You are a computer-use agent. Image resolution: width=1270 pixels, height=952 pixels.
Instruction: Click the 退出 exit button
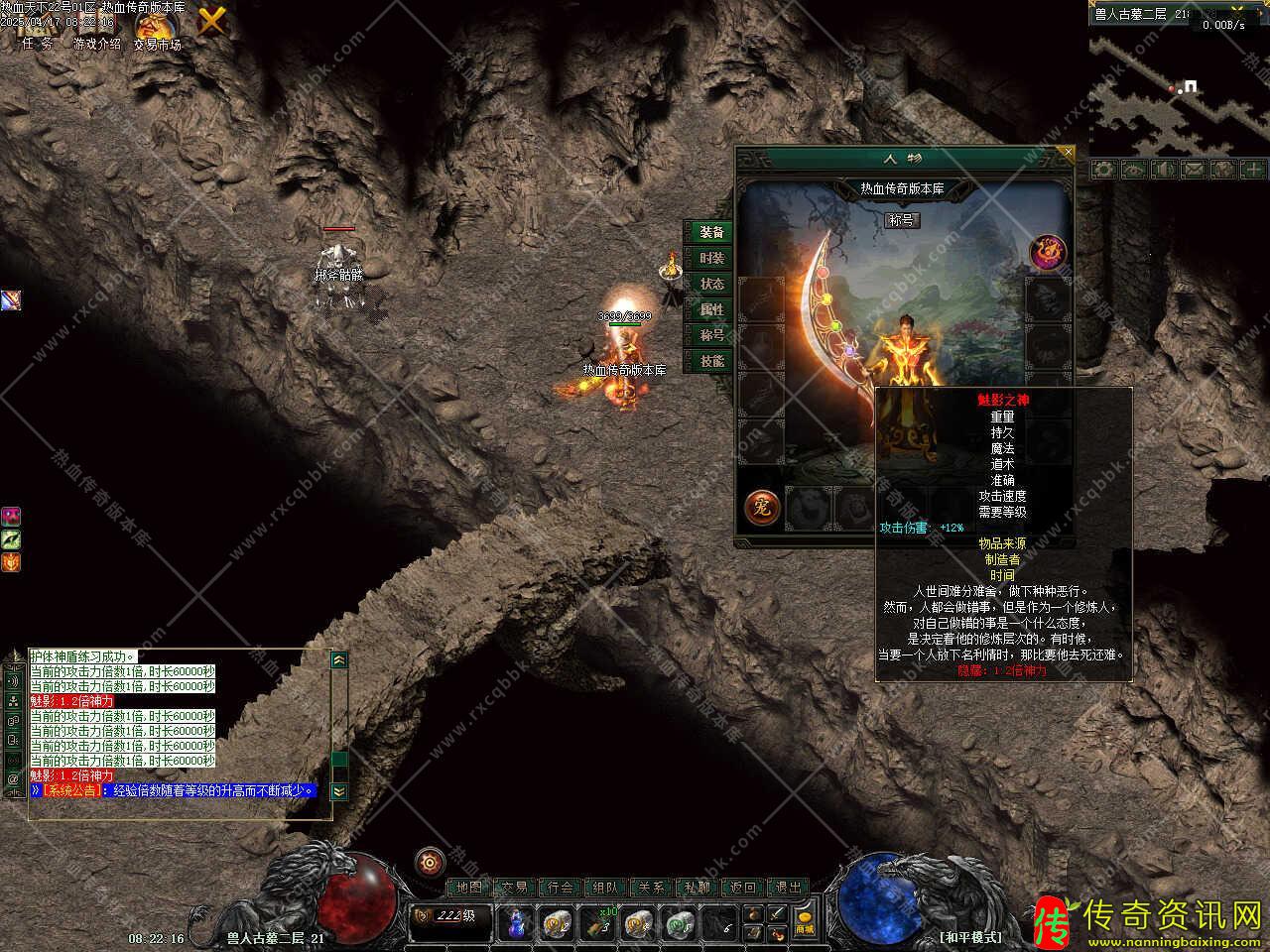pos(788,888)
